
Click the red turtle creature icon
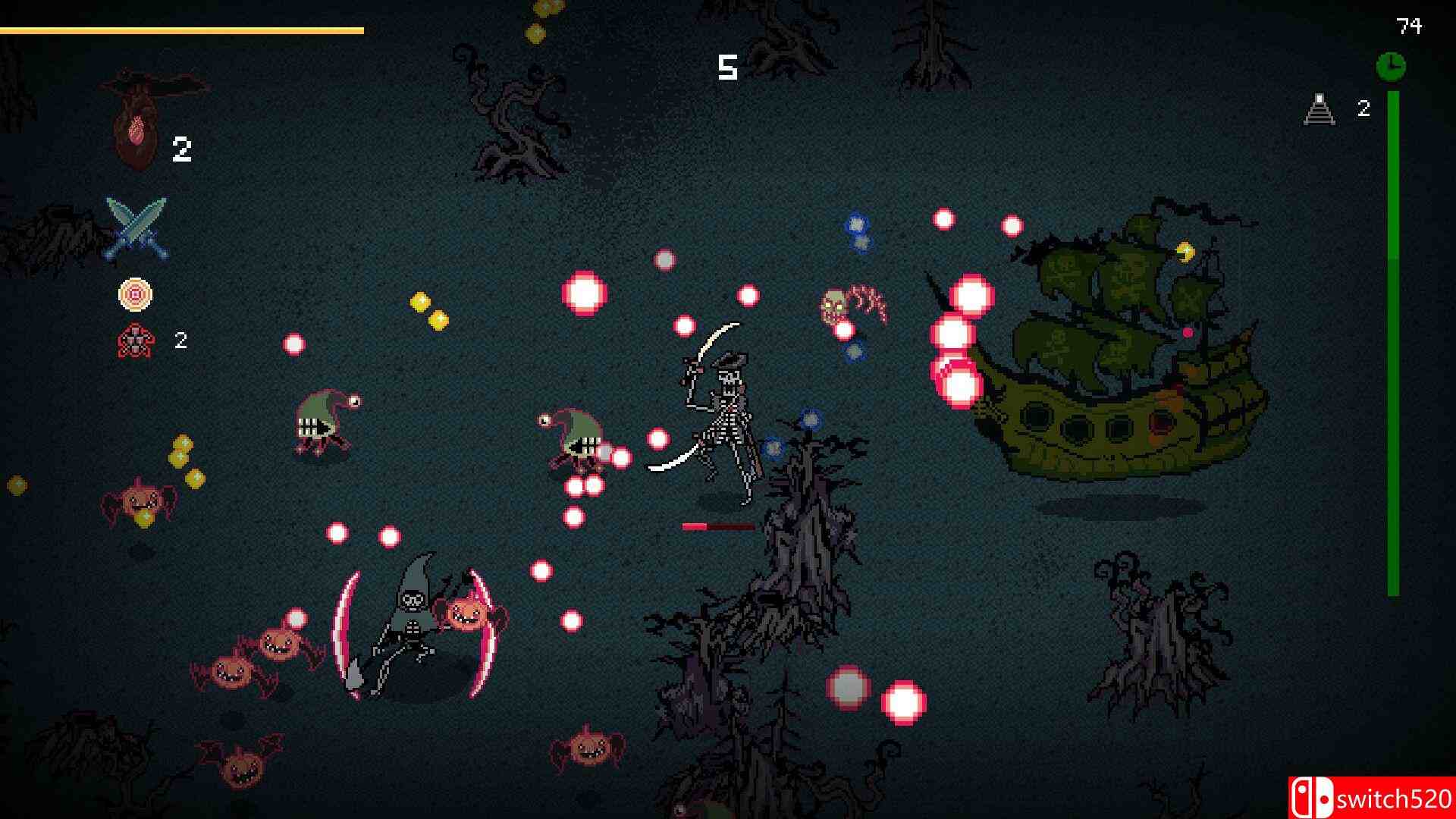pyautogui.click(x=133, y=341)
